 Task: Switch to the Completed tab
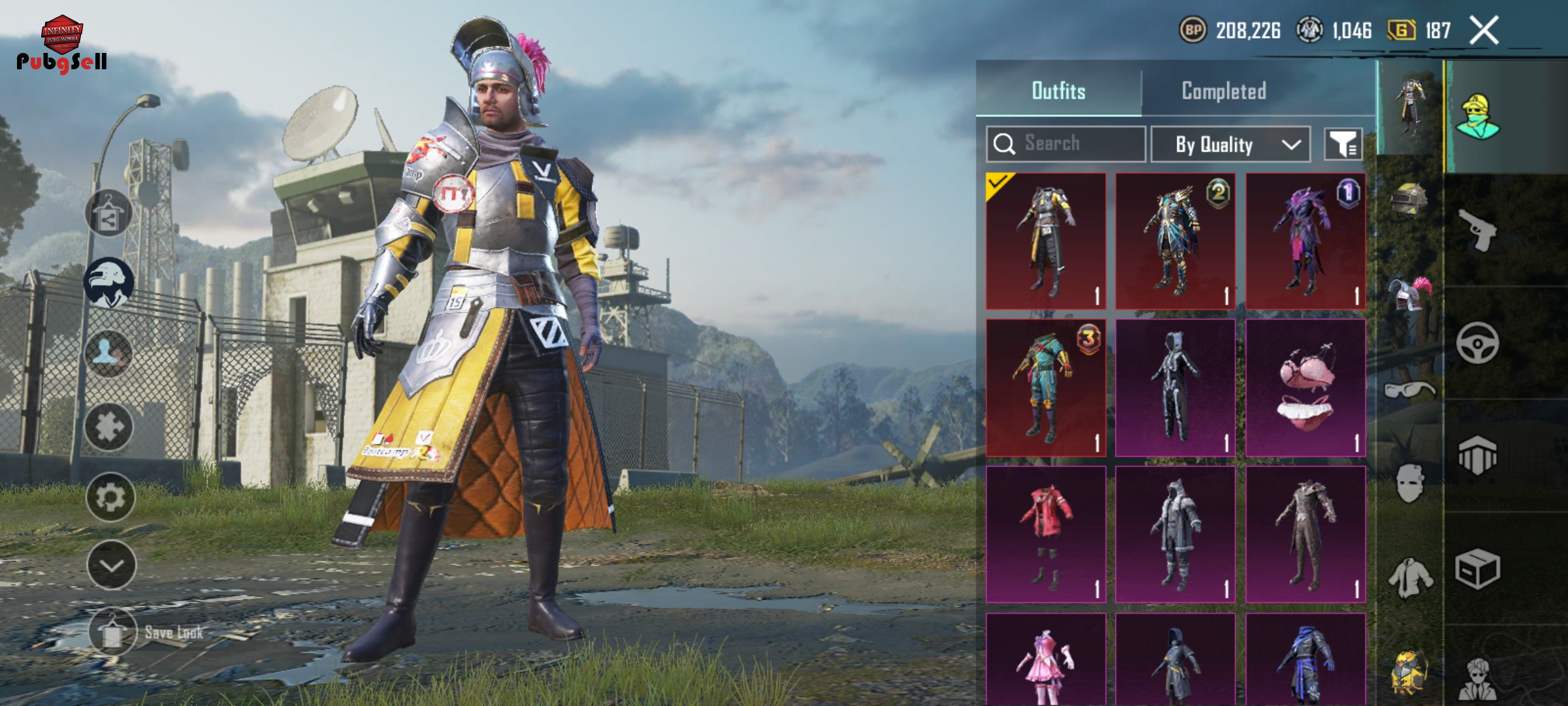[1224, 91]
